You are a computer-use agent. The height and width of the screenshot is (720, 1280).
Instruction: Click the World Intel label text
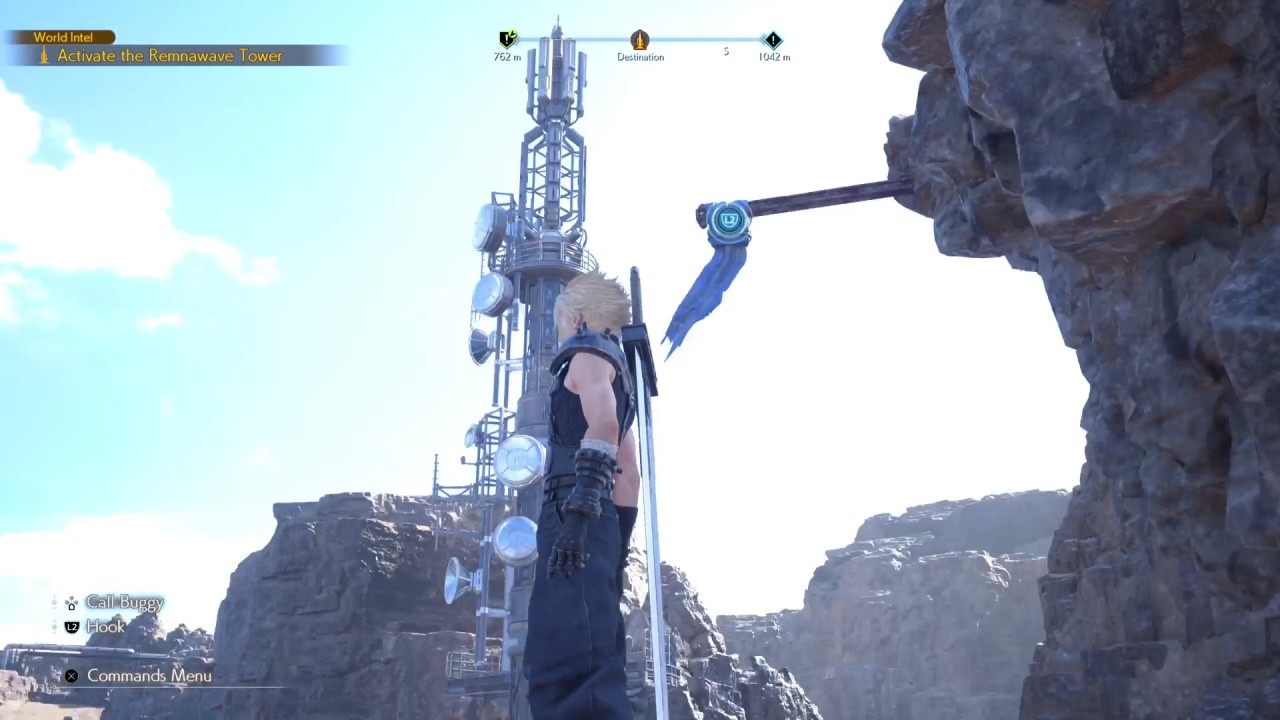click(66, 37)
